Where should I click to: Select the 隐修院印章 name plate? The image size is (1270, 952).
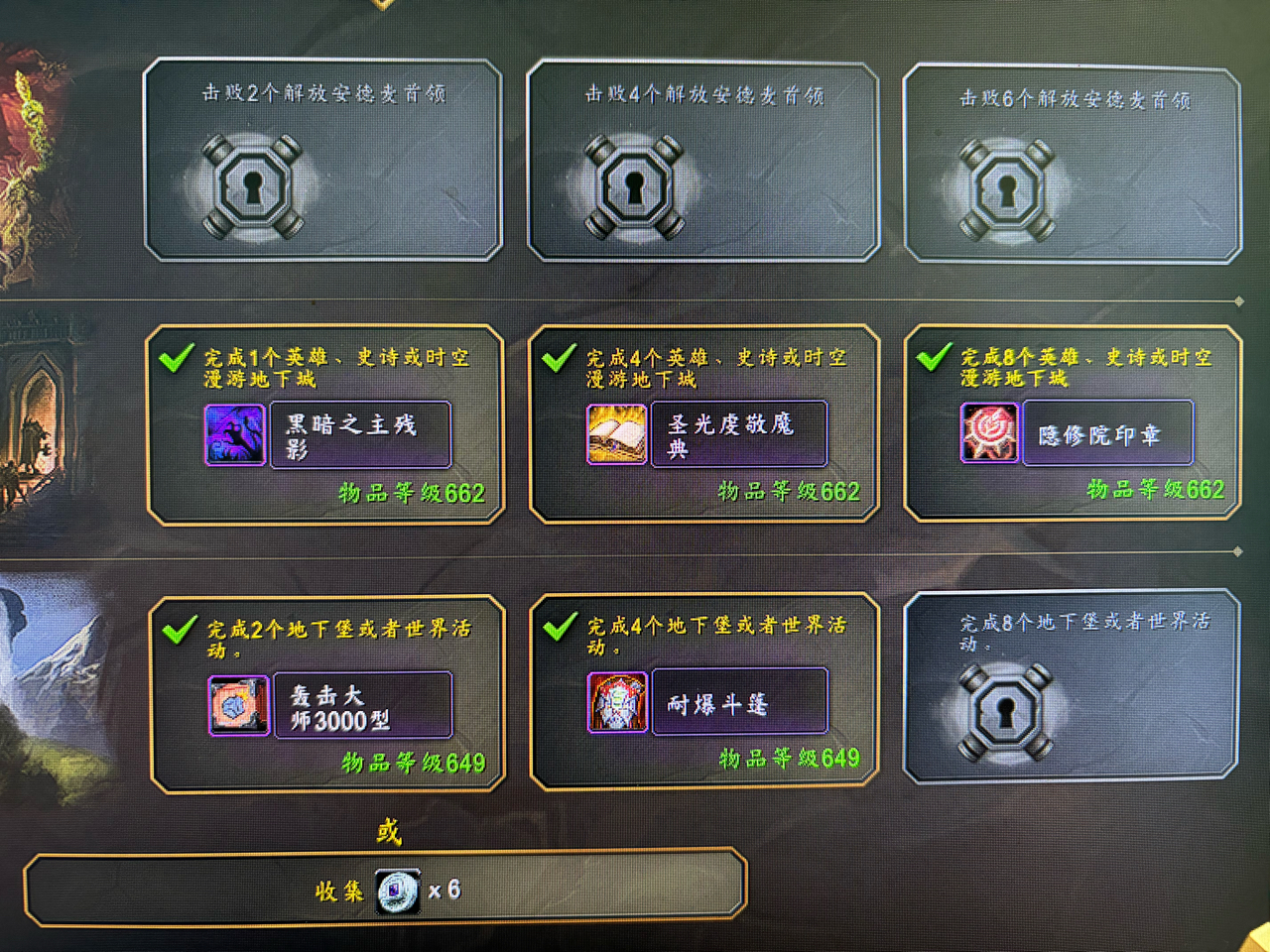click(x=1106, y=432)
